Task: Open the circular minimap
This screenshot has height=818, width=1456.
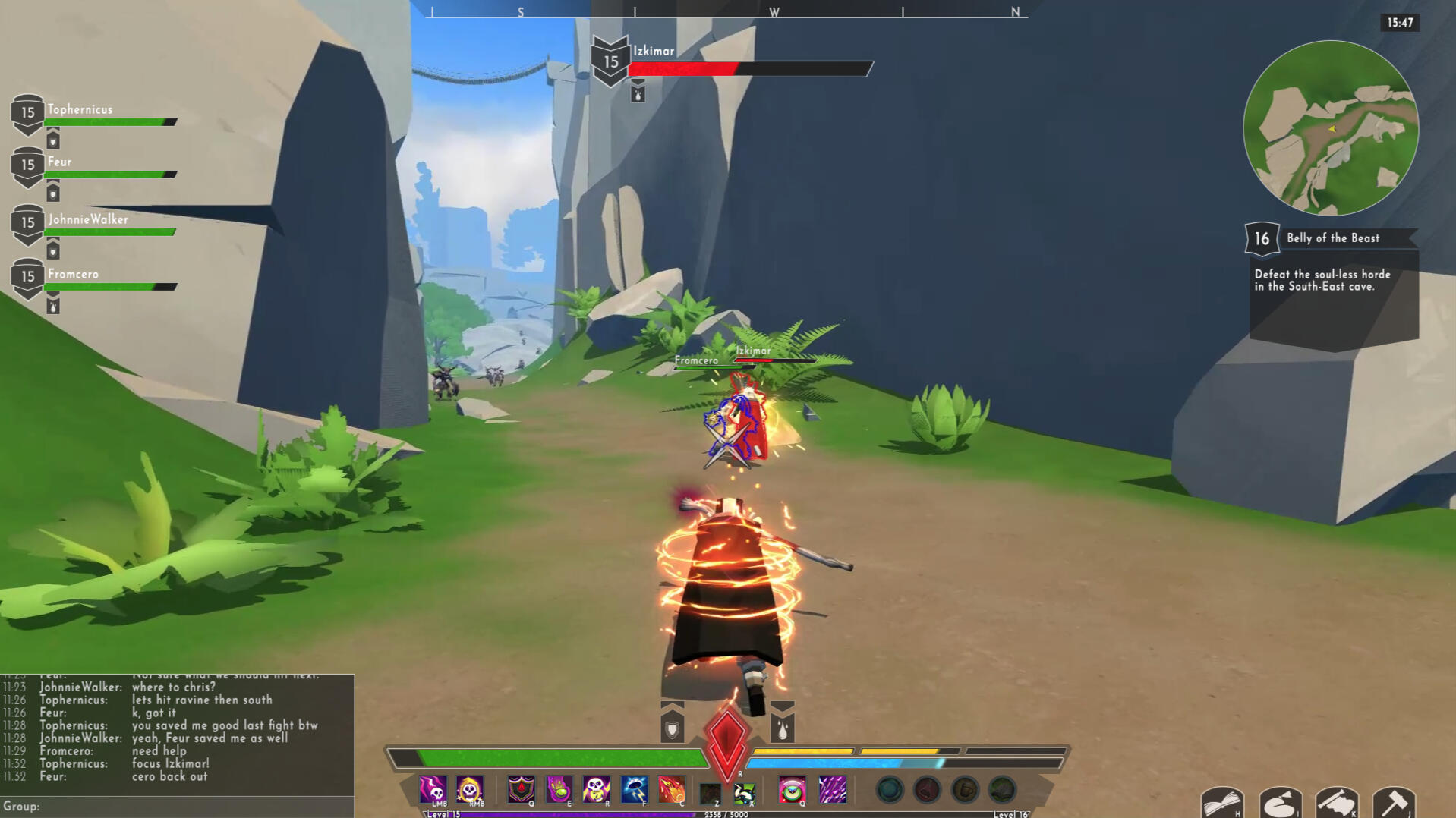Action: pos(1330,128)
